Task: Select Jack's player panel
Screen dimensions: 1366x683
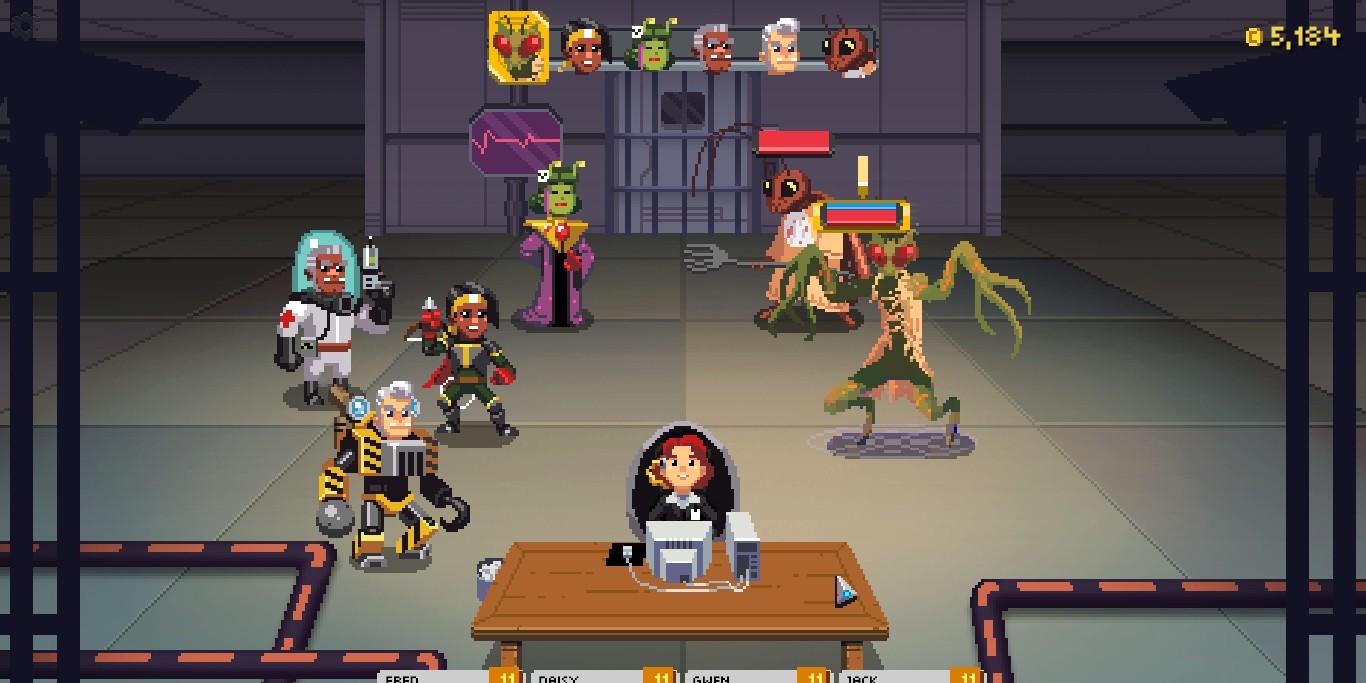Action: 912,676
